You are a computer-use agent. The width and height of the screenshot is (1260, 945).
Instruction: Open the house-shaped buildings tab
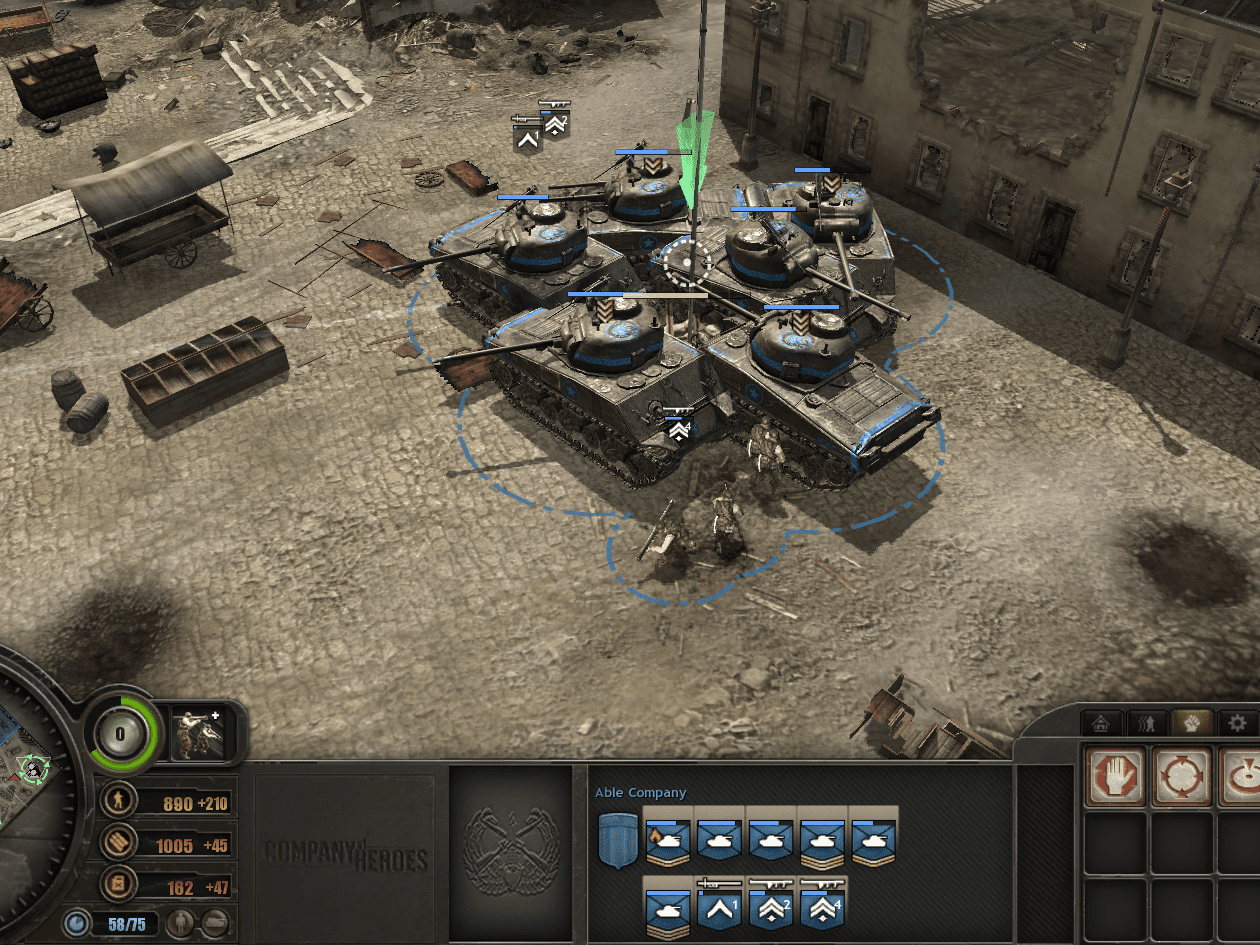(x=1101, y=722)
